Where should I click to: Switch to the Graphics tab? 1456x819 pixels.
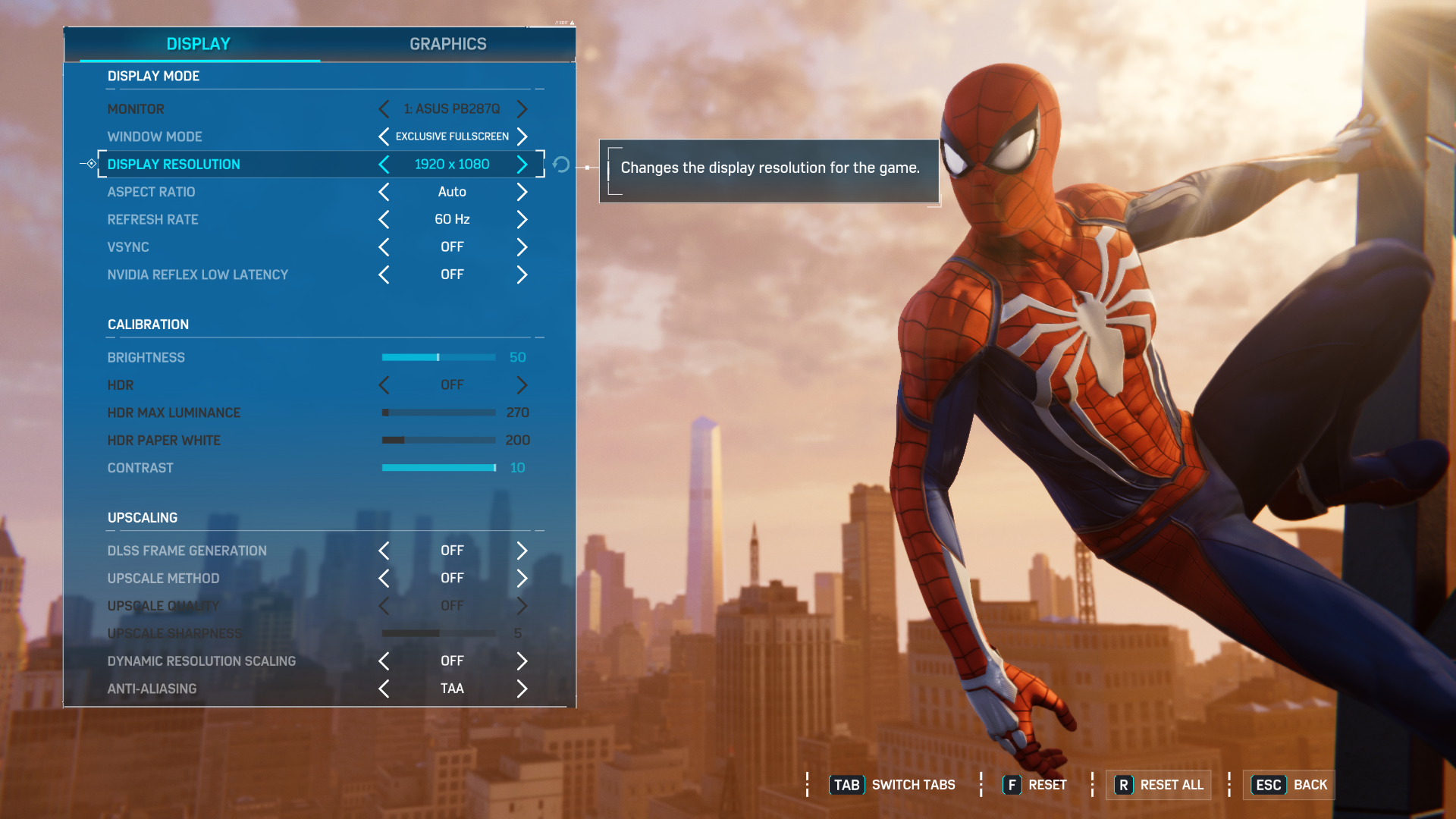(x=447, y=44)
